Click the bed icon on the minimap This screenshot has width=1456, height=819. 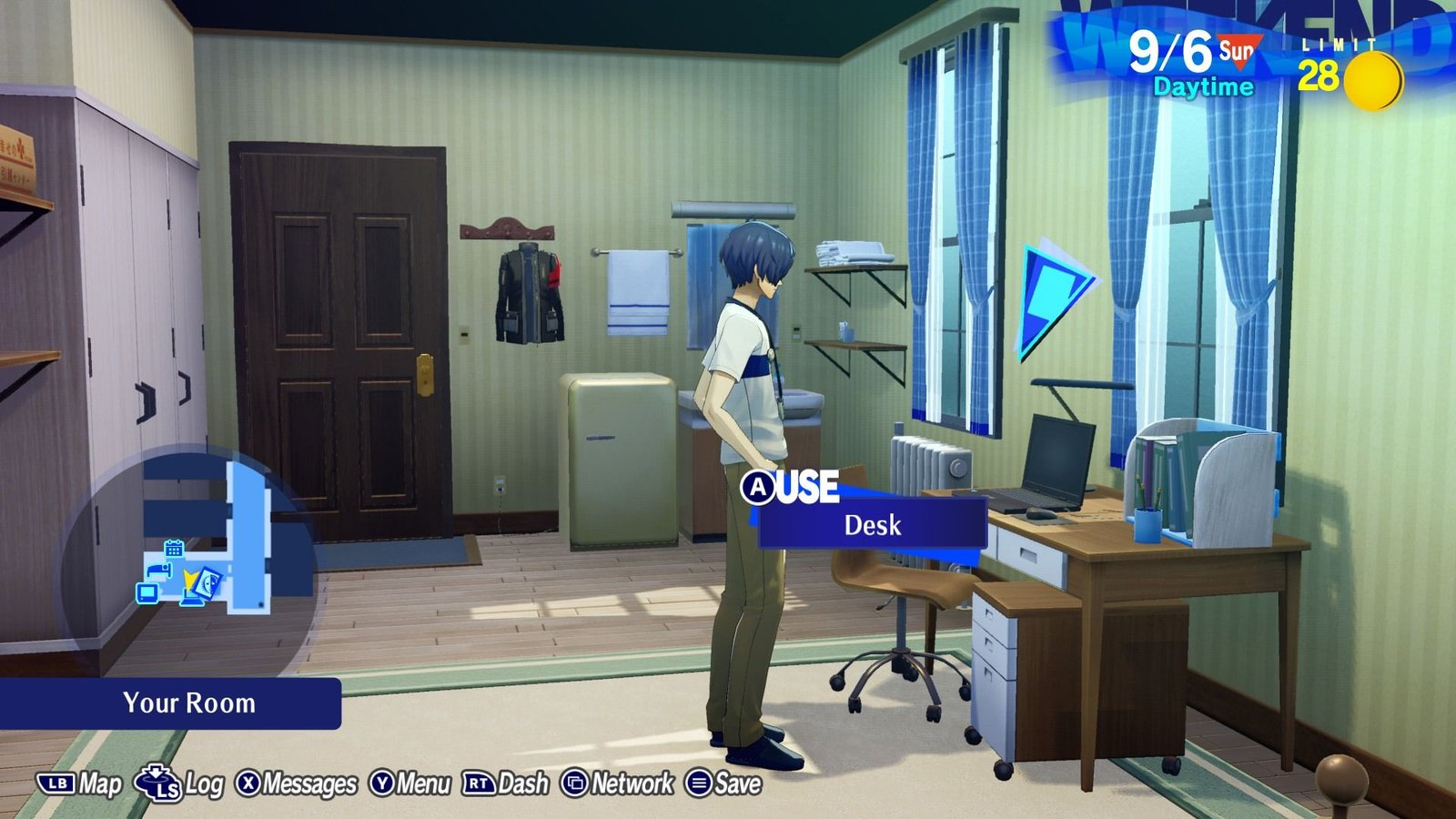[159, 571]
